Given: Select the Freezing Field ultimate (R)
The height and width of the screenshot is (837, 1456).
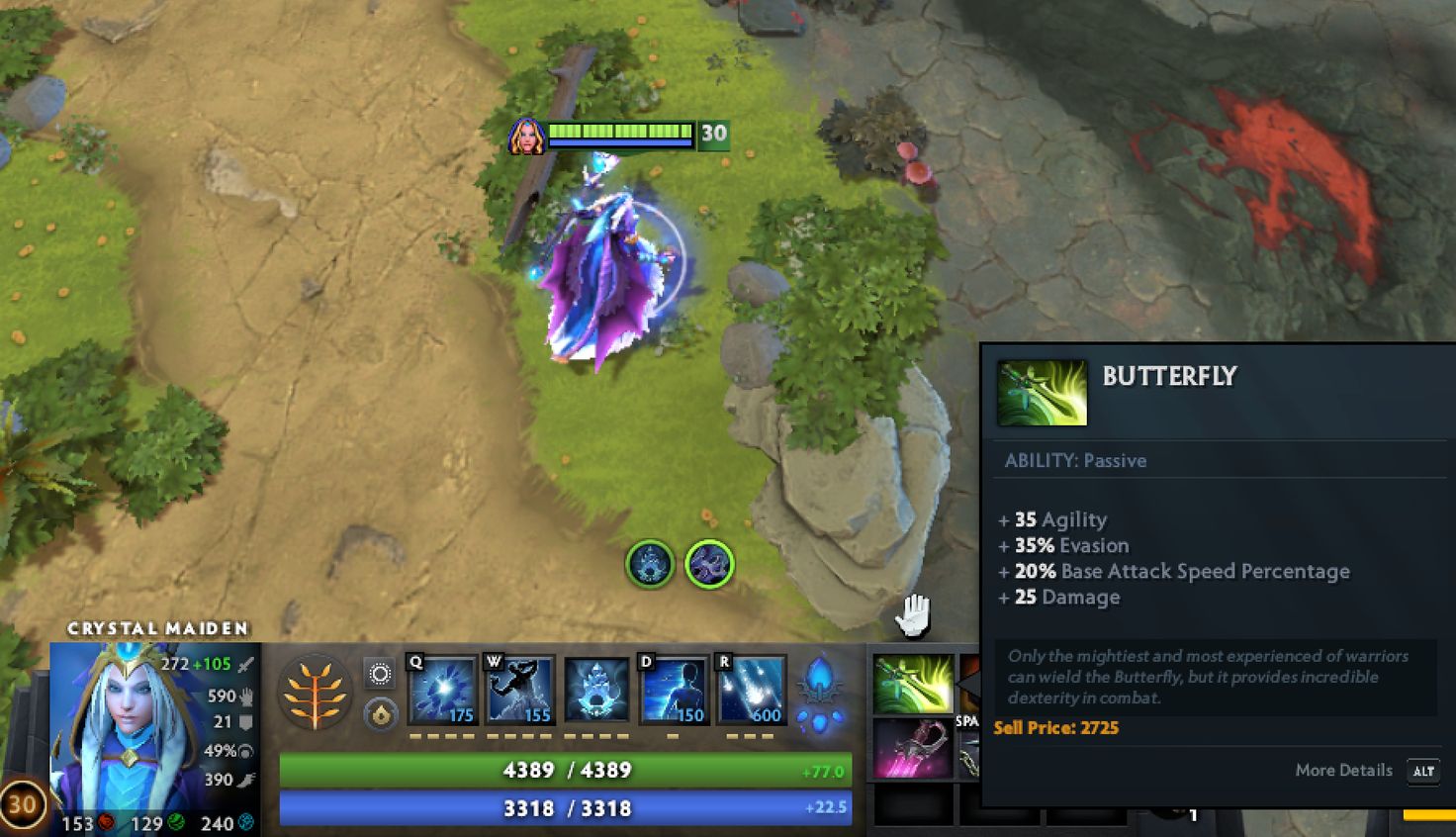Looking at the screenshot, I should (749, 688).
